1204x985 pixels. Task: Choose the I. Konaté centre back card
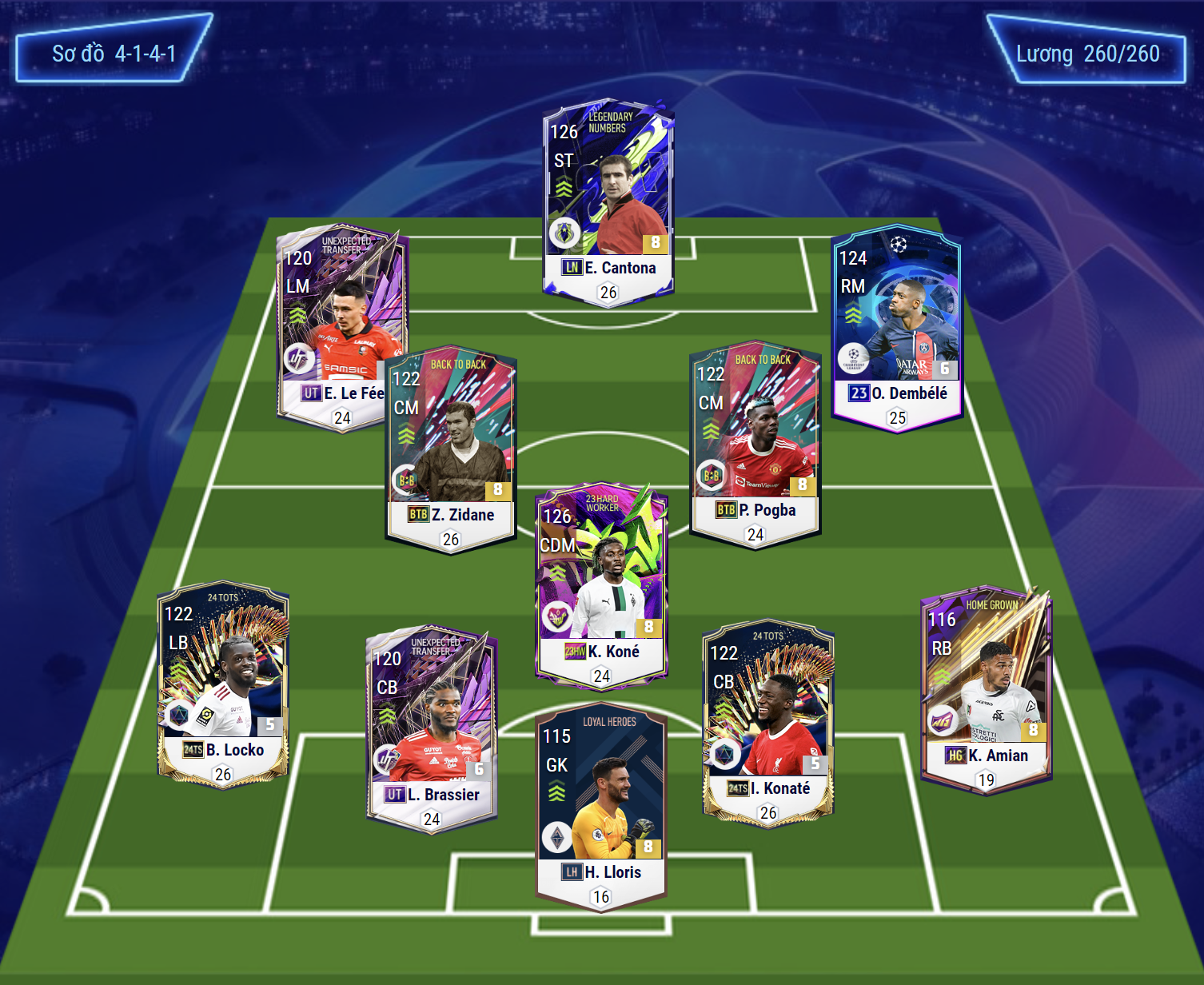click(767, 720)
